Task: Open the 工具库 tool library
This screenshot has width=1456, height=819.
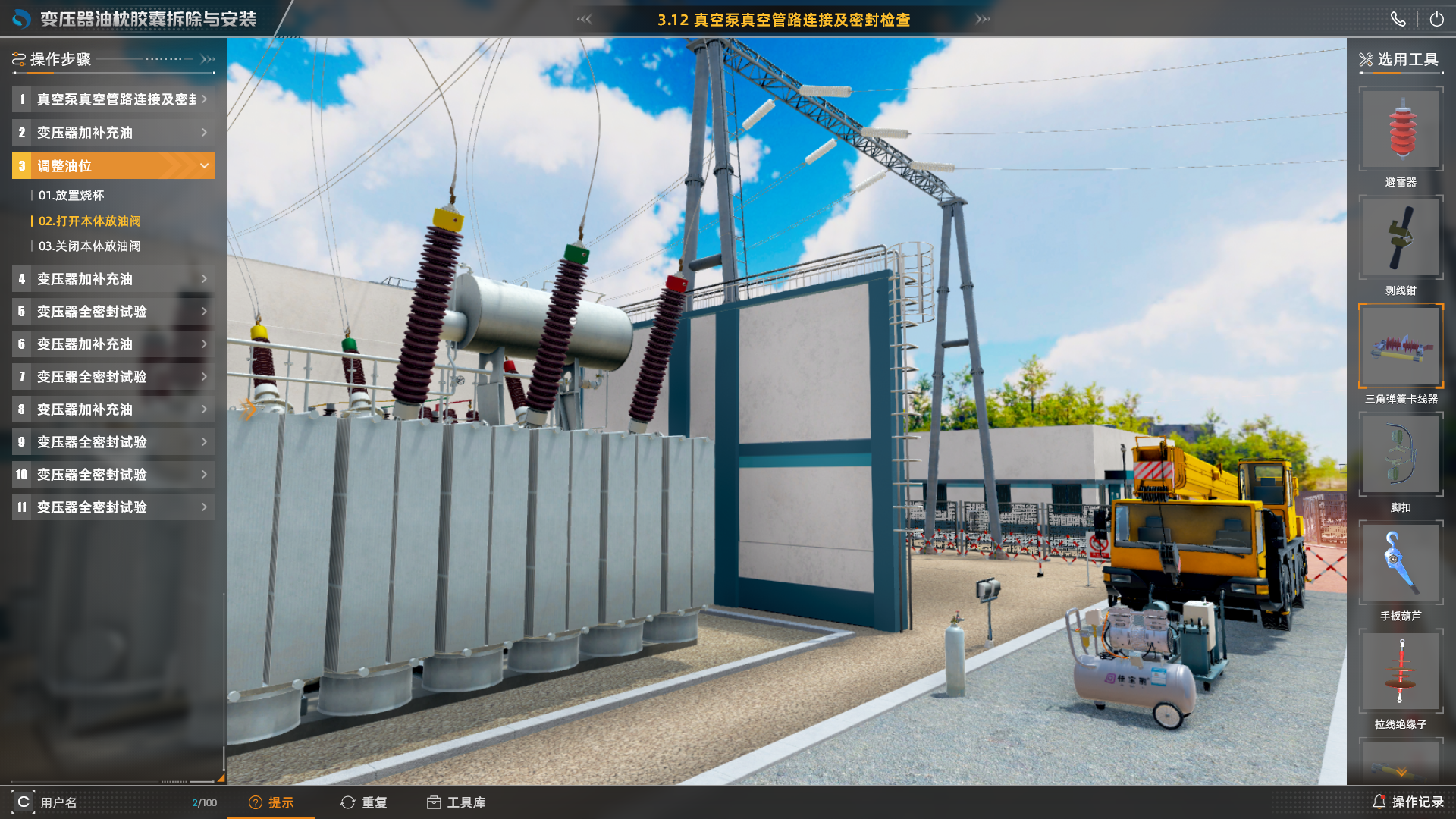Action: tap(456, 802)
